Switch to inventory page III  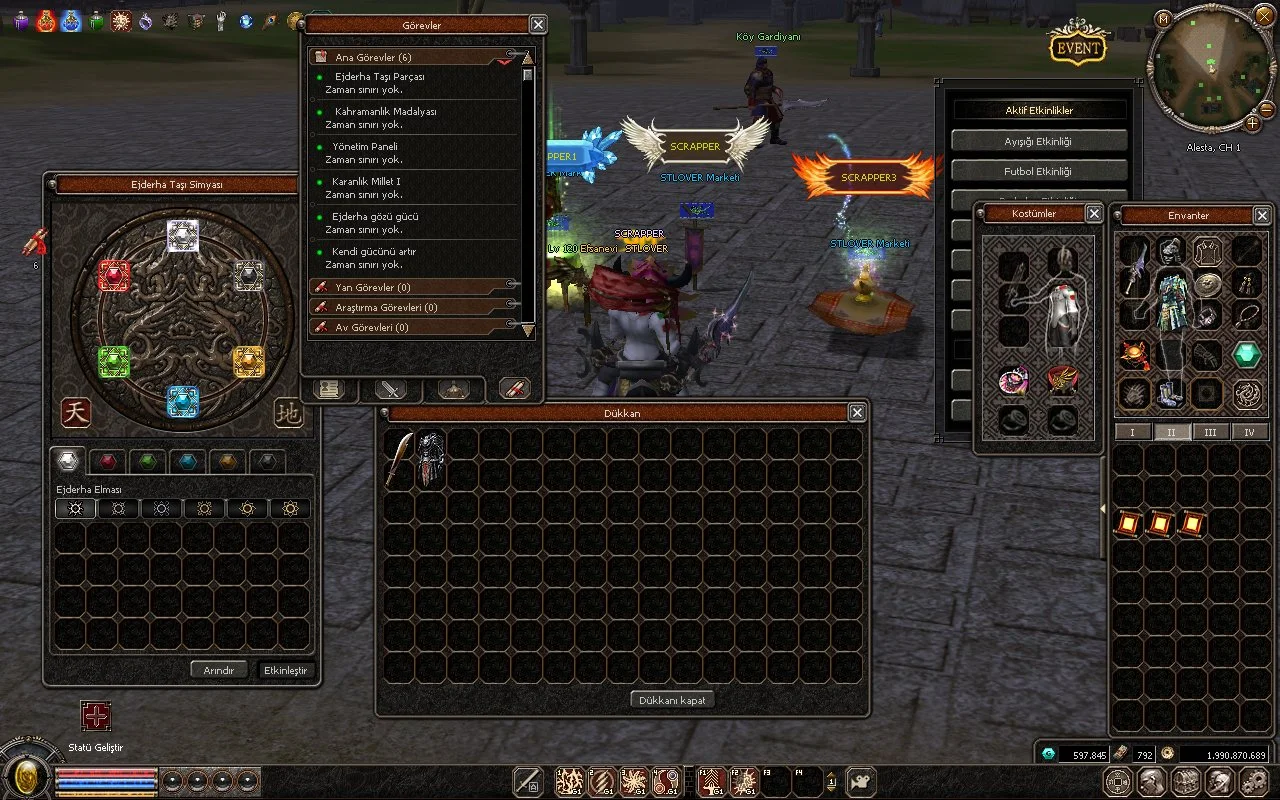1210,432
